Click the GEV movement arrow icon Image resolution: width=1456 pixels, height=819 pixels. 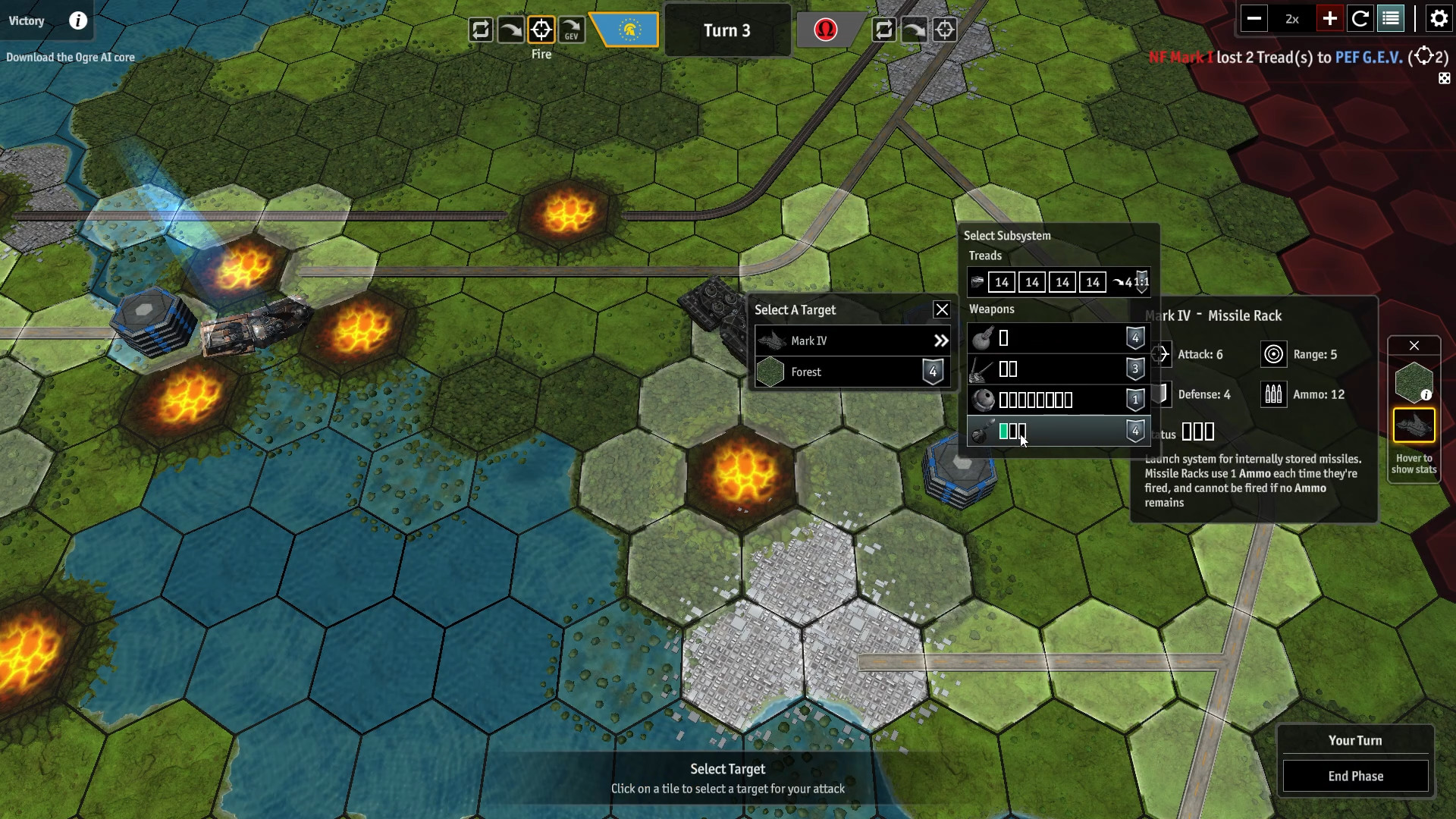pos(571,30)
